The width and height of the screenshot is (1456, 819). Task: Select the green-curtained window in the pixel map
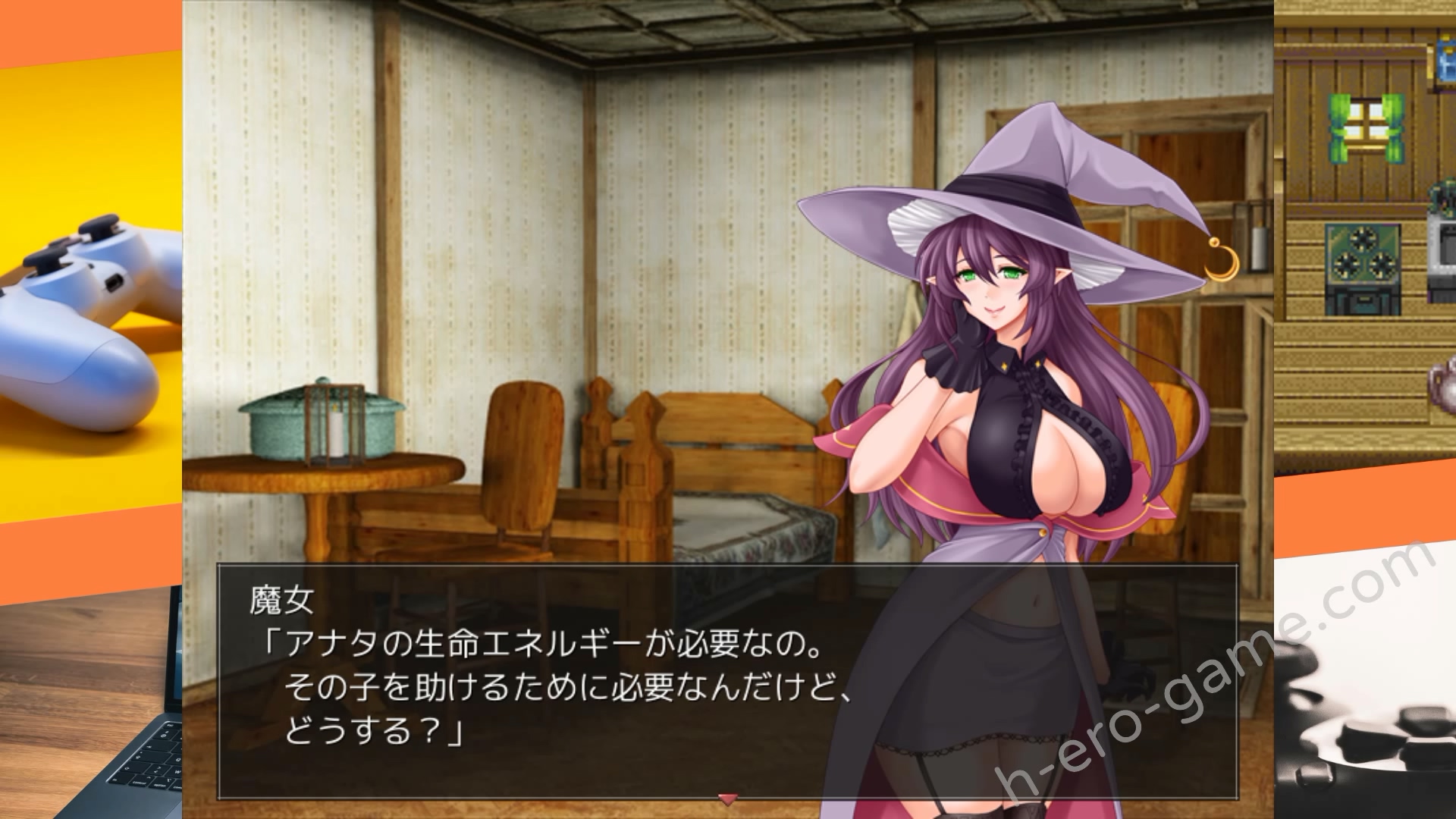pyautogui.click(x=1365, y=127)
